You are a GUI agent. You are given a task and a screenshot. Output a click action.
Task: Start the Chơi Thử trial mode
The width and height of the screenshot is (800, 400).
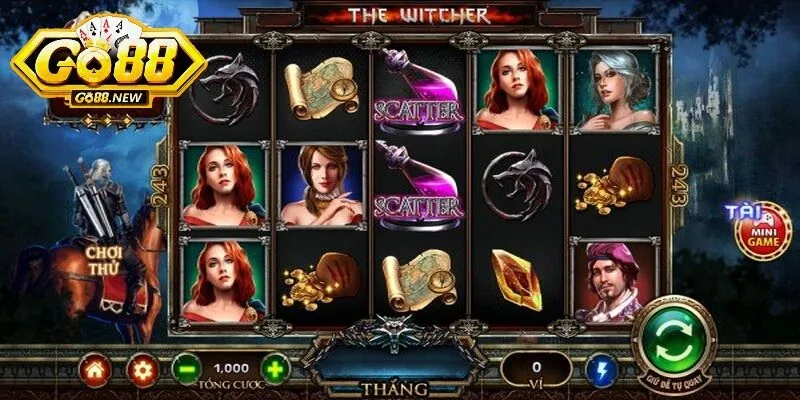click(103, 260)
